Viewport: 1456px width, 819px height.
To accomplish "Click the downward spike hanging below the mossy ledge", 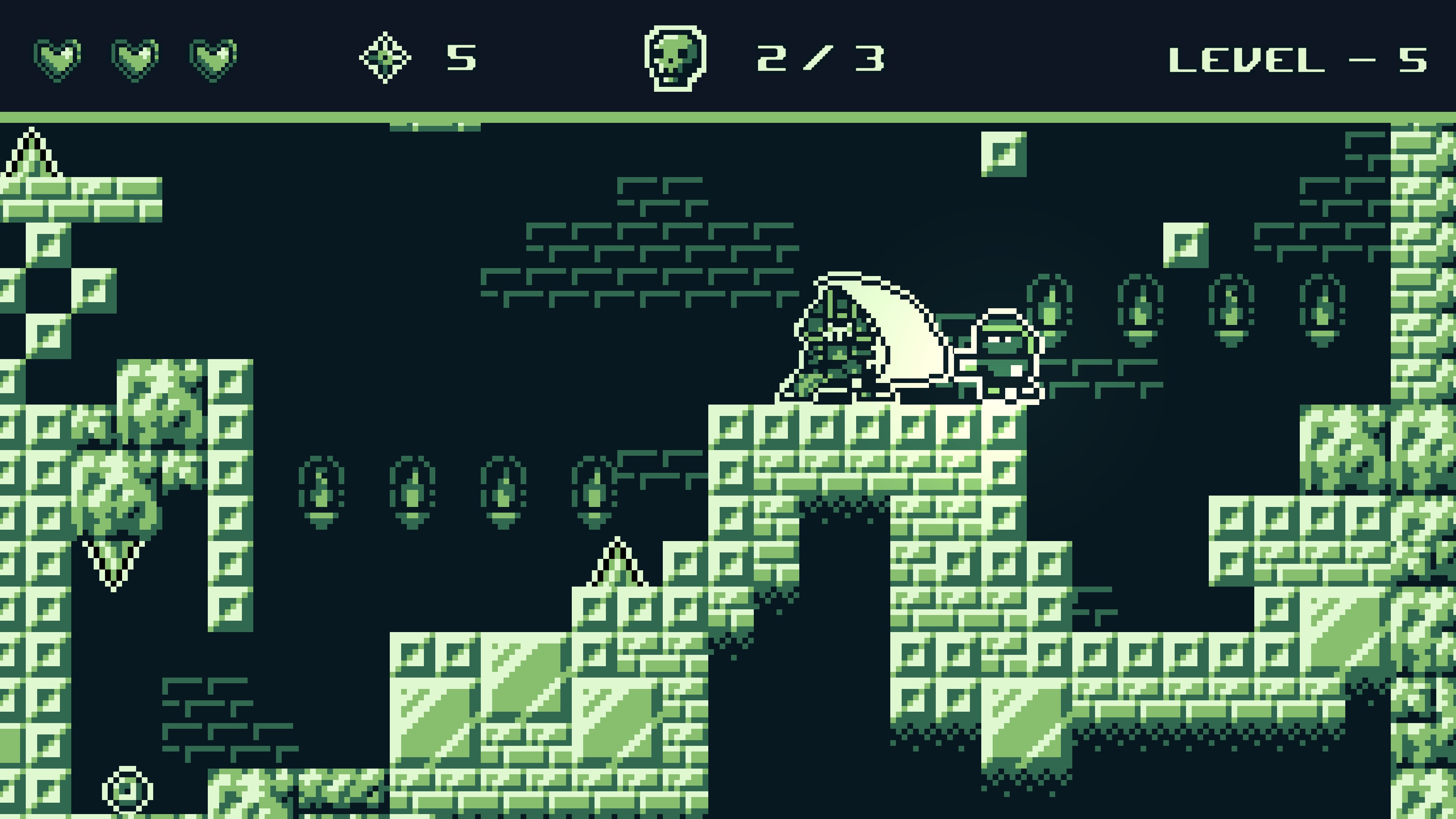I will (113, 560).
